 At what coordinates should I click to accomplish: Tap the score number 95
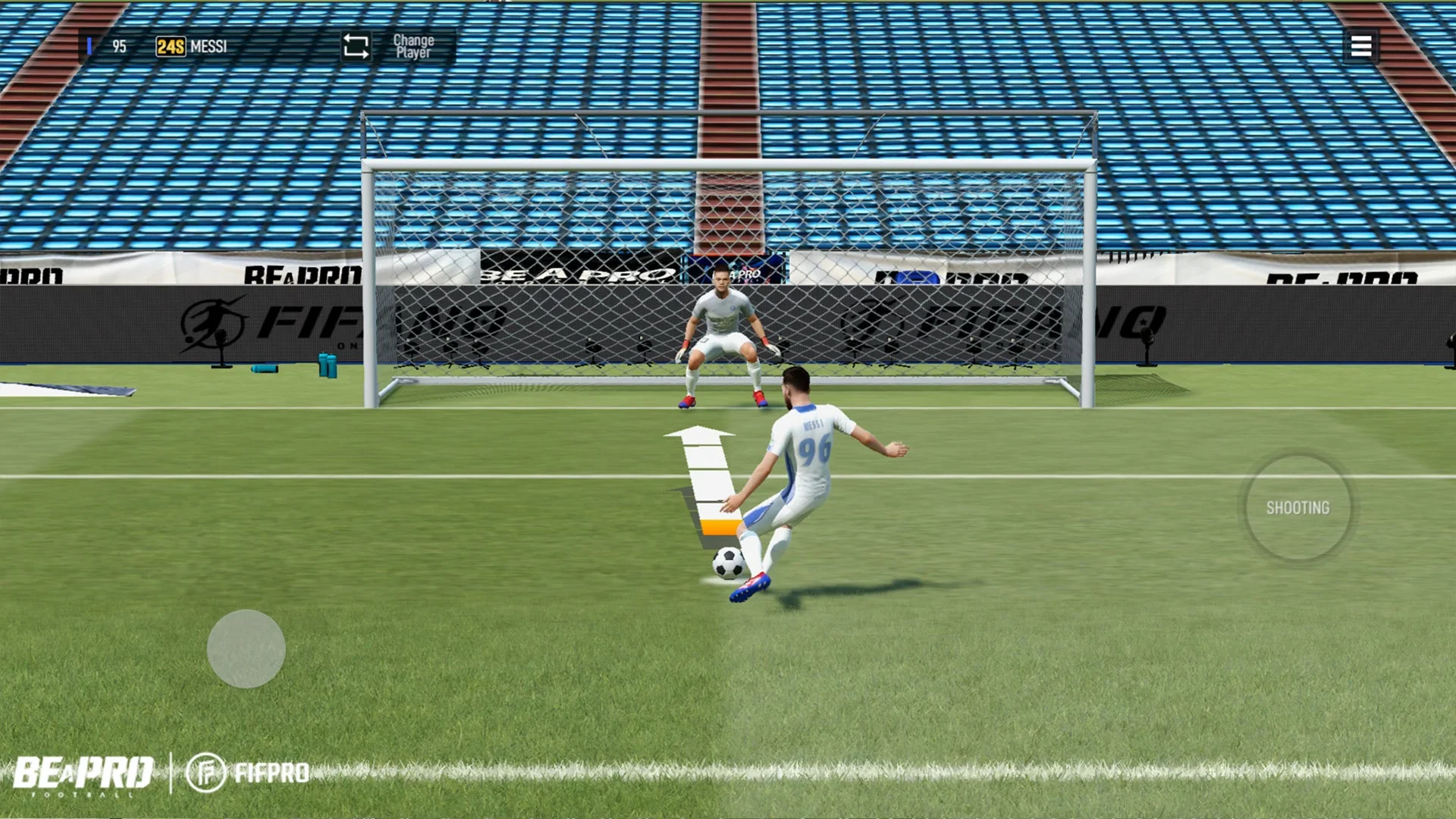(119, 46)
